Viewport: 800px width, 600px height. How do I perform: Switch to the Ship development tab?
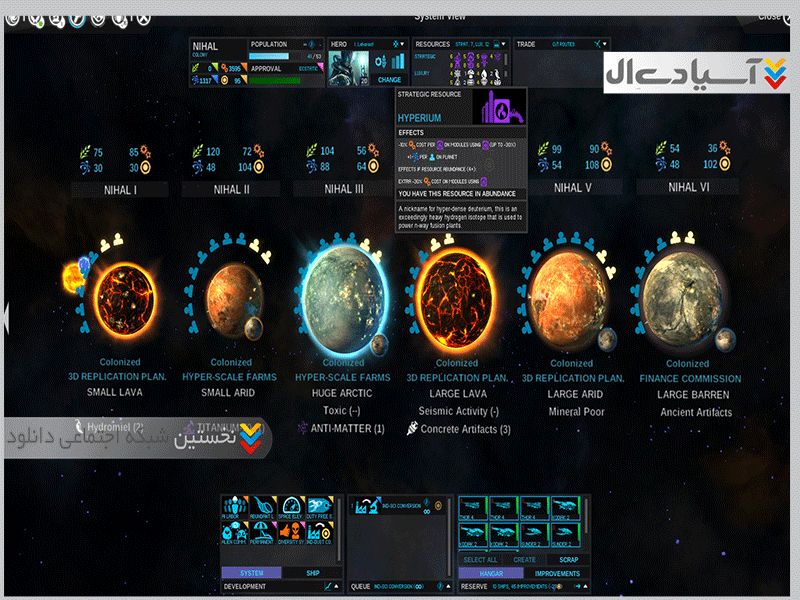[x=310, y=573]
